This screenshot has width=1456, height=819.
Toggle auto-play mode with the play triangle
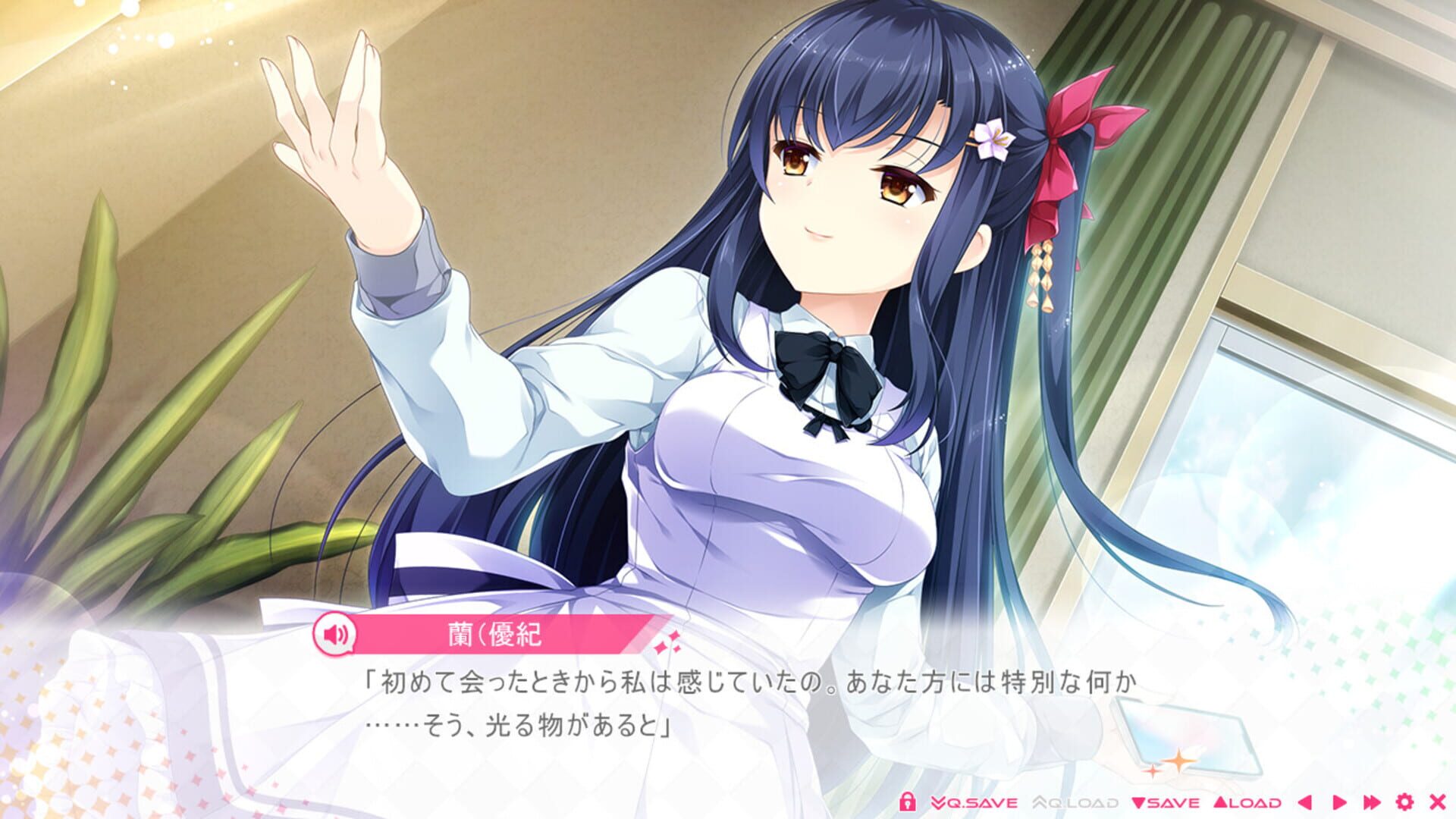(x=1341, y=803)
